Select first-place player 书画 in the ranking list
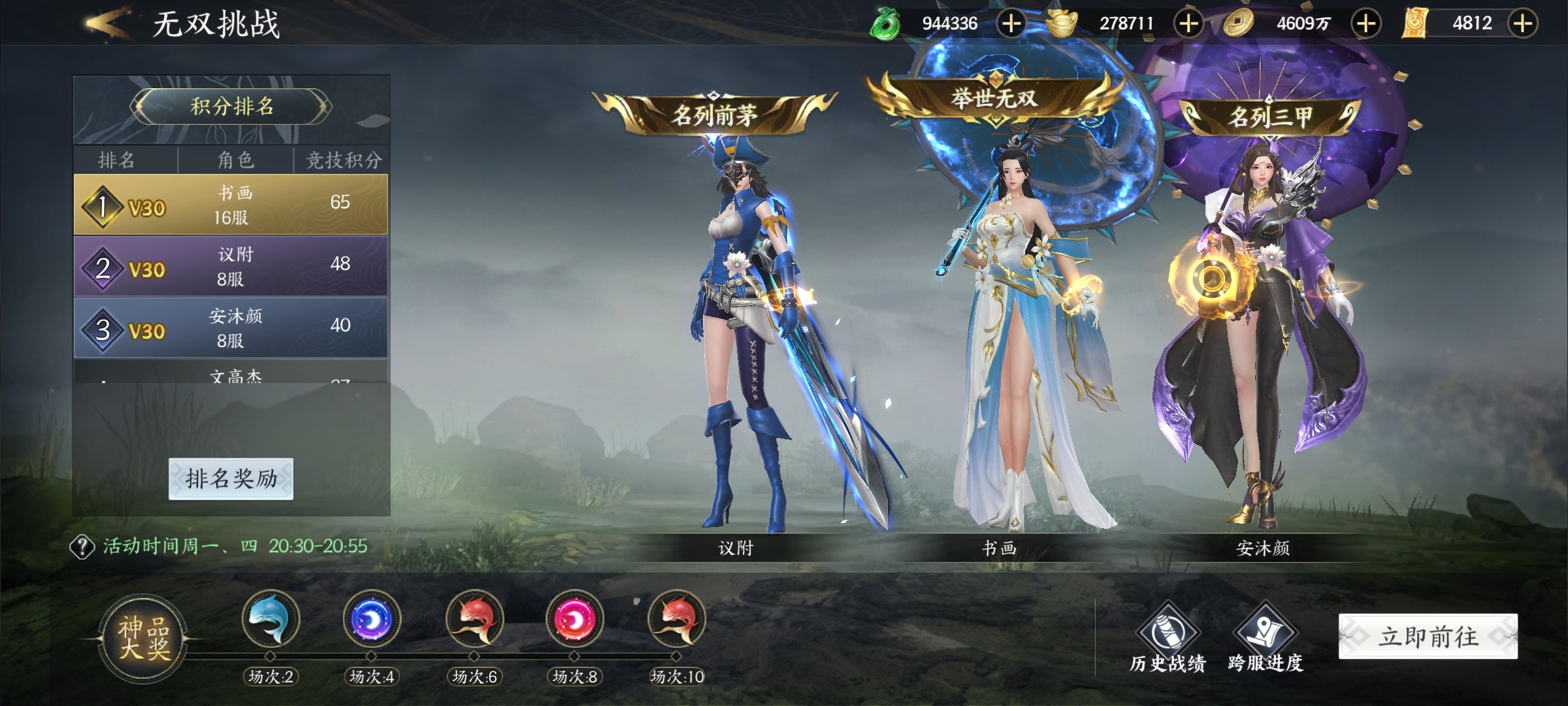Screen dimensions: 1568x706 [231, 204]
